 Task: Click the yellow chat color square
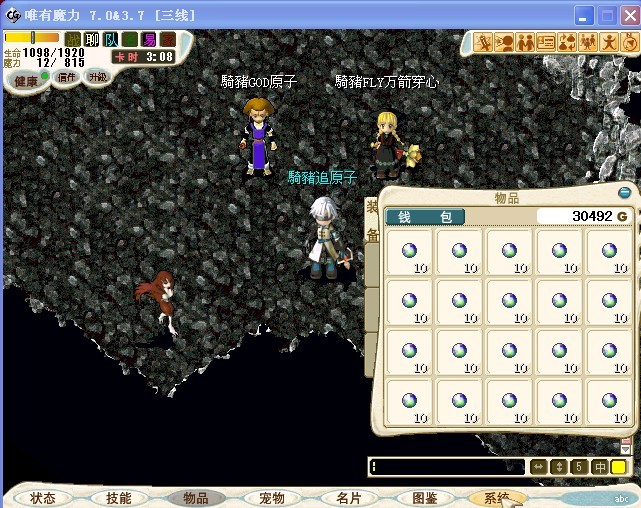coord(619,467)
